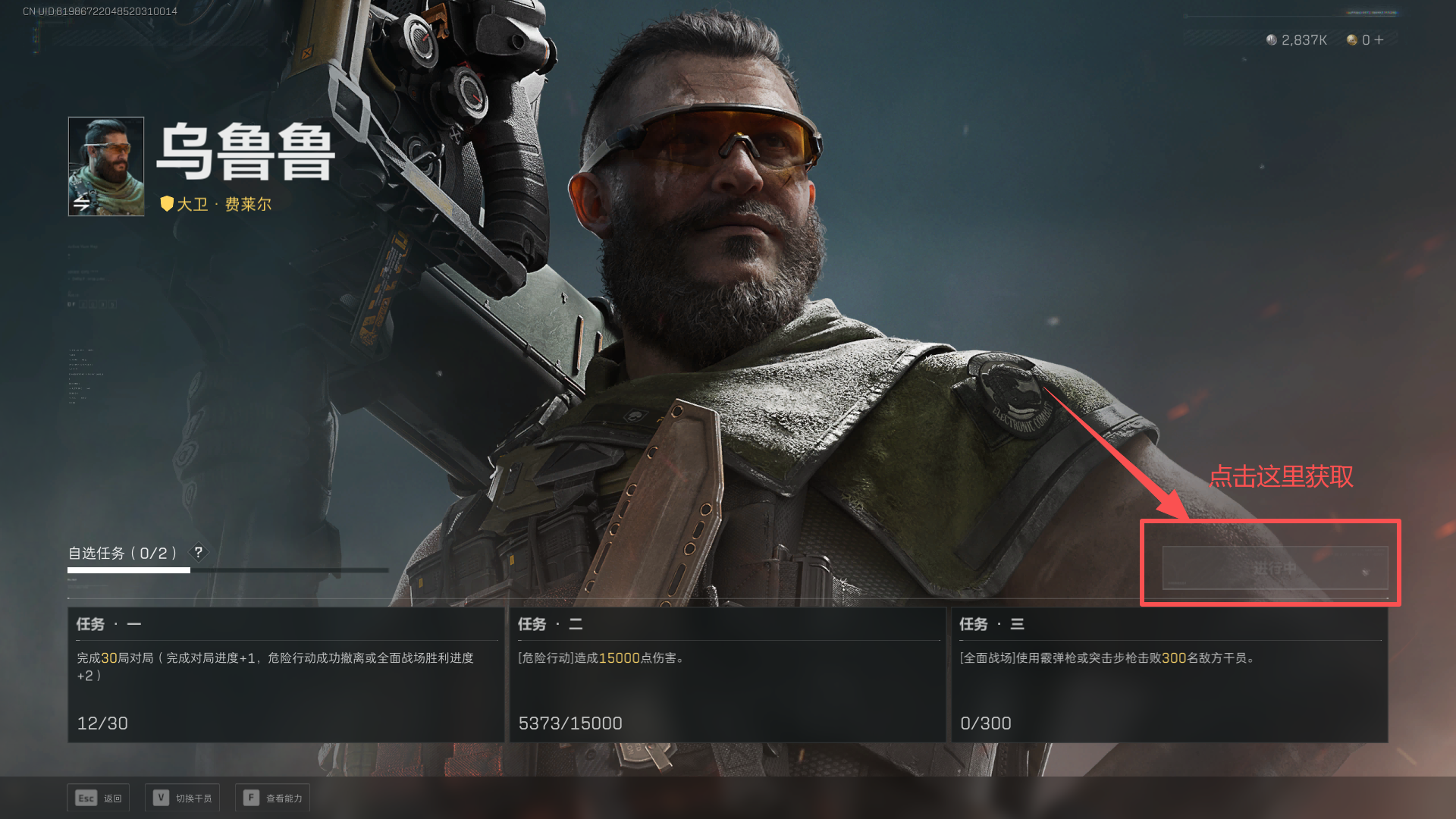1456x819 pixels.
Task: Choose the 任务·二 damage mission card
Action: click(727, 674)
